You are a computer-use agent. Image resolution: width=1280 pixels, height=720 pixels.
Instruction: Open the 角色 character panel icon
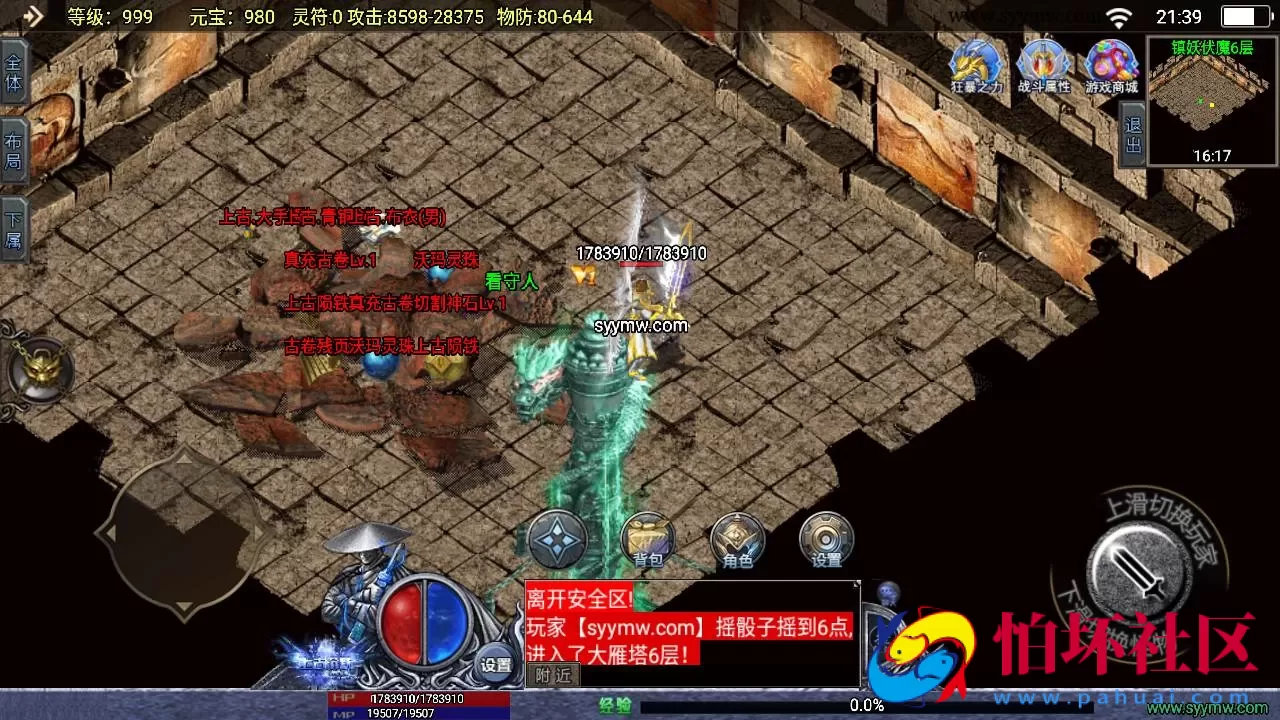(736, 540)
